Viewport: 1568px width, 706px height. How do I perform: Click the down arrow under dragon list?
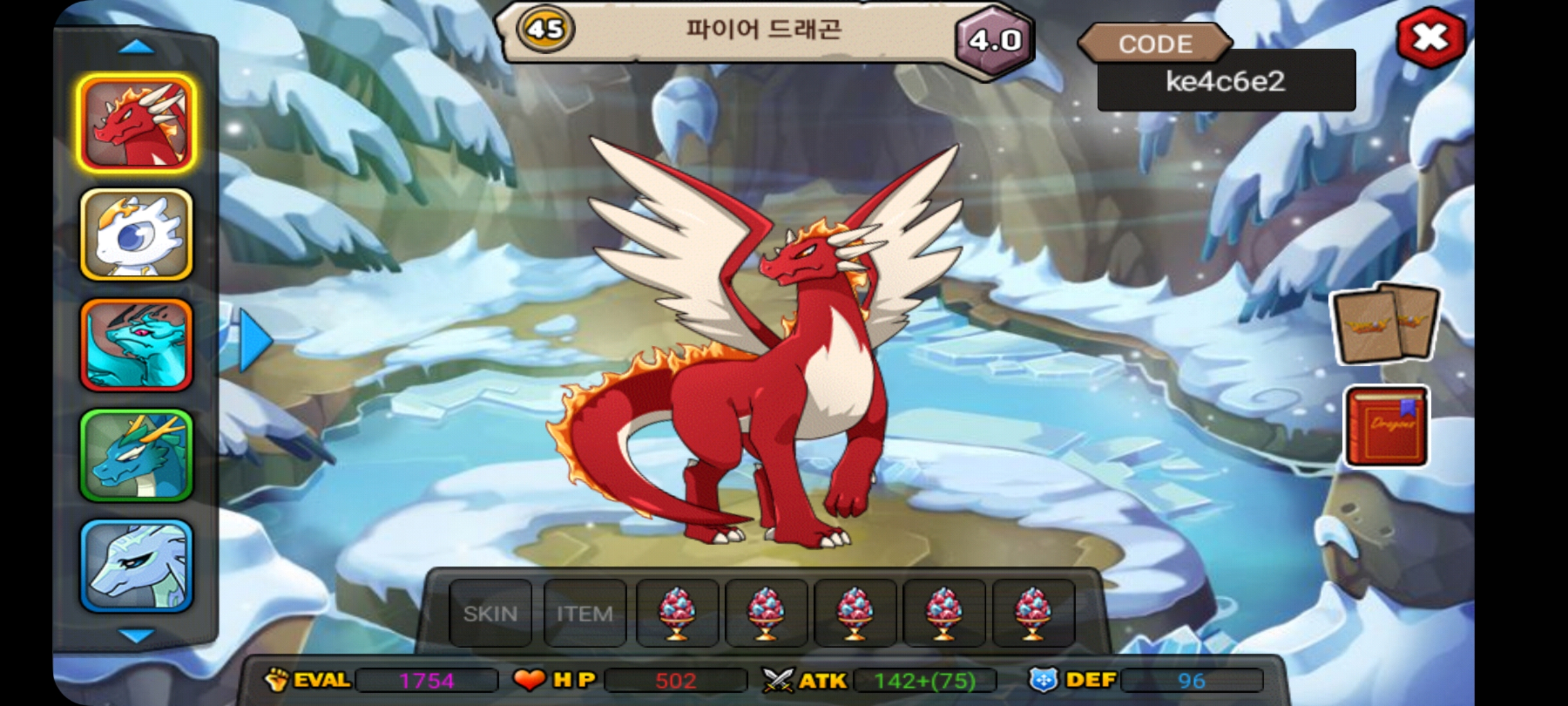(x=137, y=635)
